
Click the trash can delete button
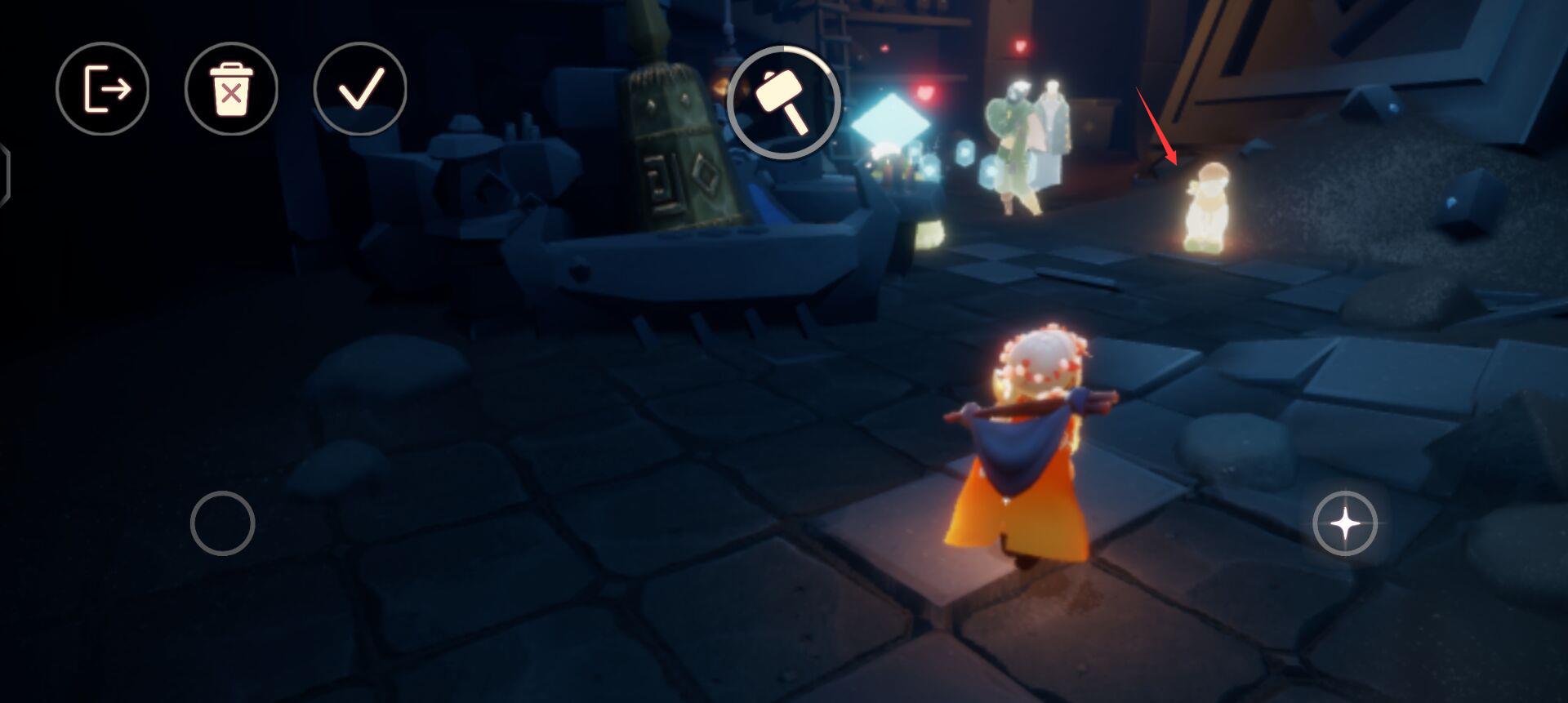[231, 89]
